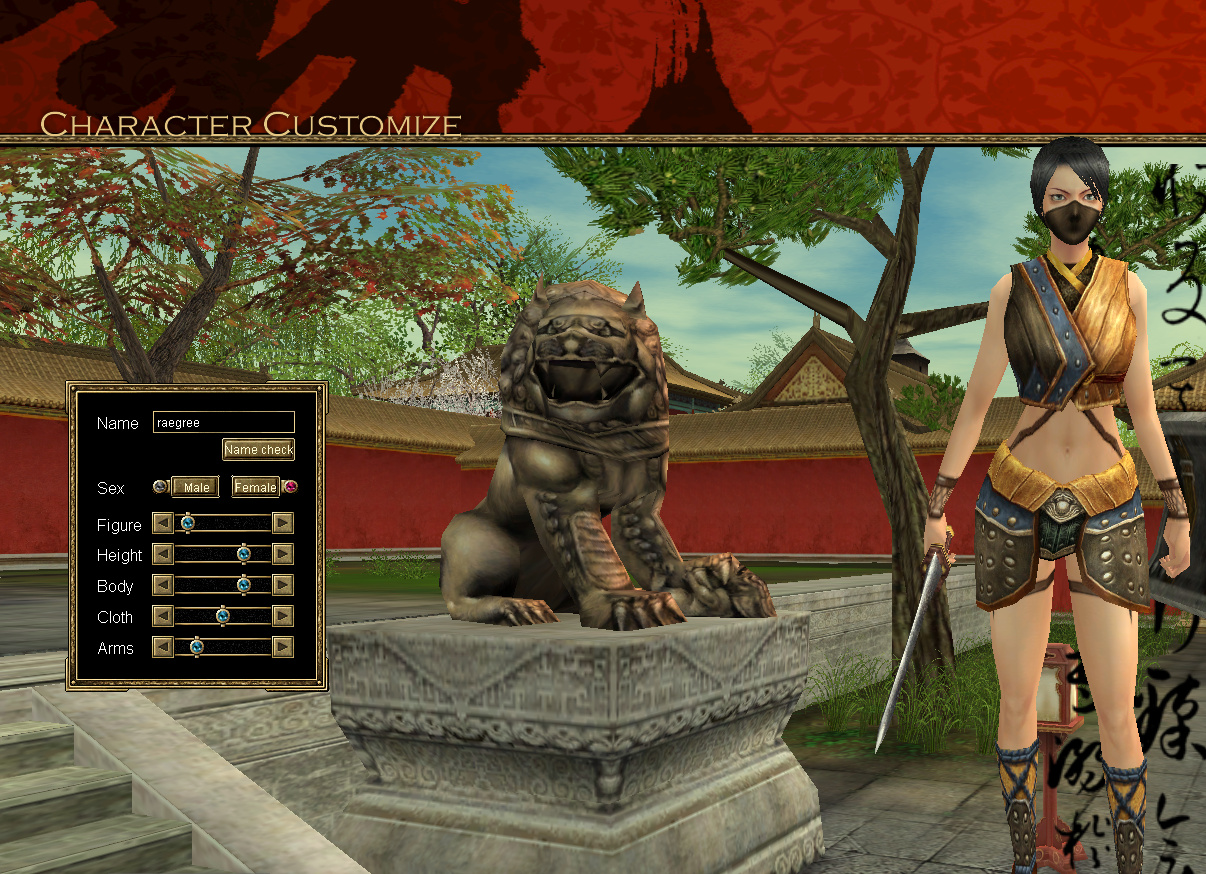Image resolution: width=1206 pixels, height=874 pixels.
Task: Decrease Figure with the left arrow
Action: click(x=162, y=523)
